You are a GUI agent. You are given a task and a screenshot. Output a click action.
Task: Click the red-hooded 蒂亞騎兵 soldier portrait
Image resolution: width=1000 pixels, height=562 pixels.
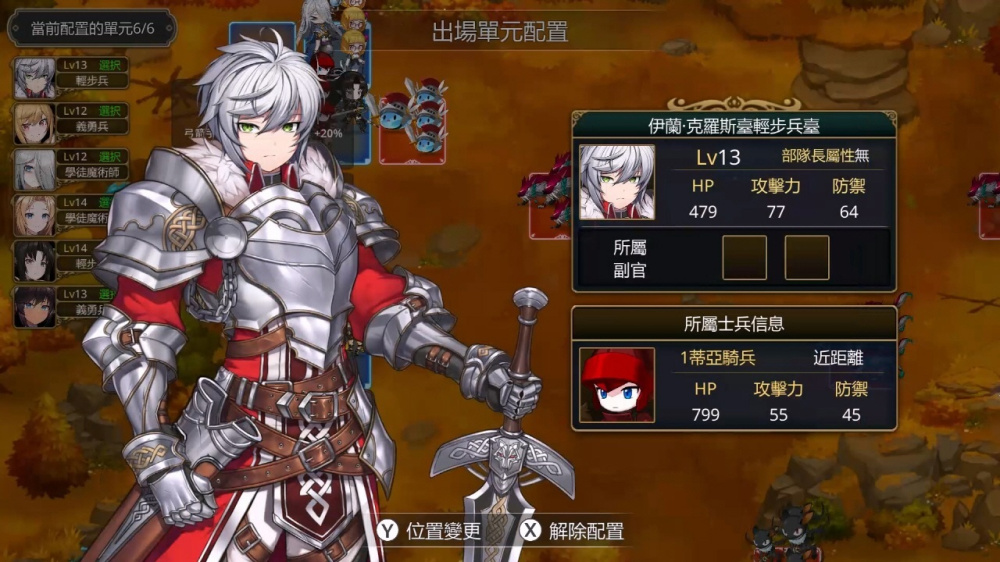point(617,385)
